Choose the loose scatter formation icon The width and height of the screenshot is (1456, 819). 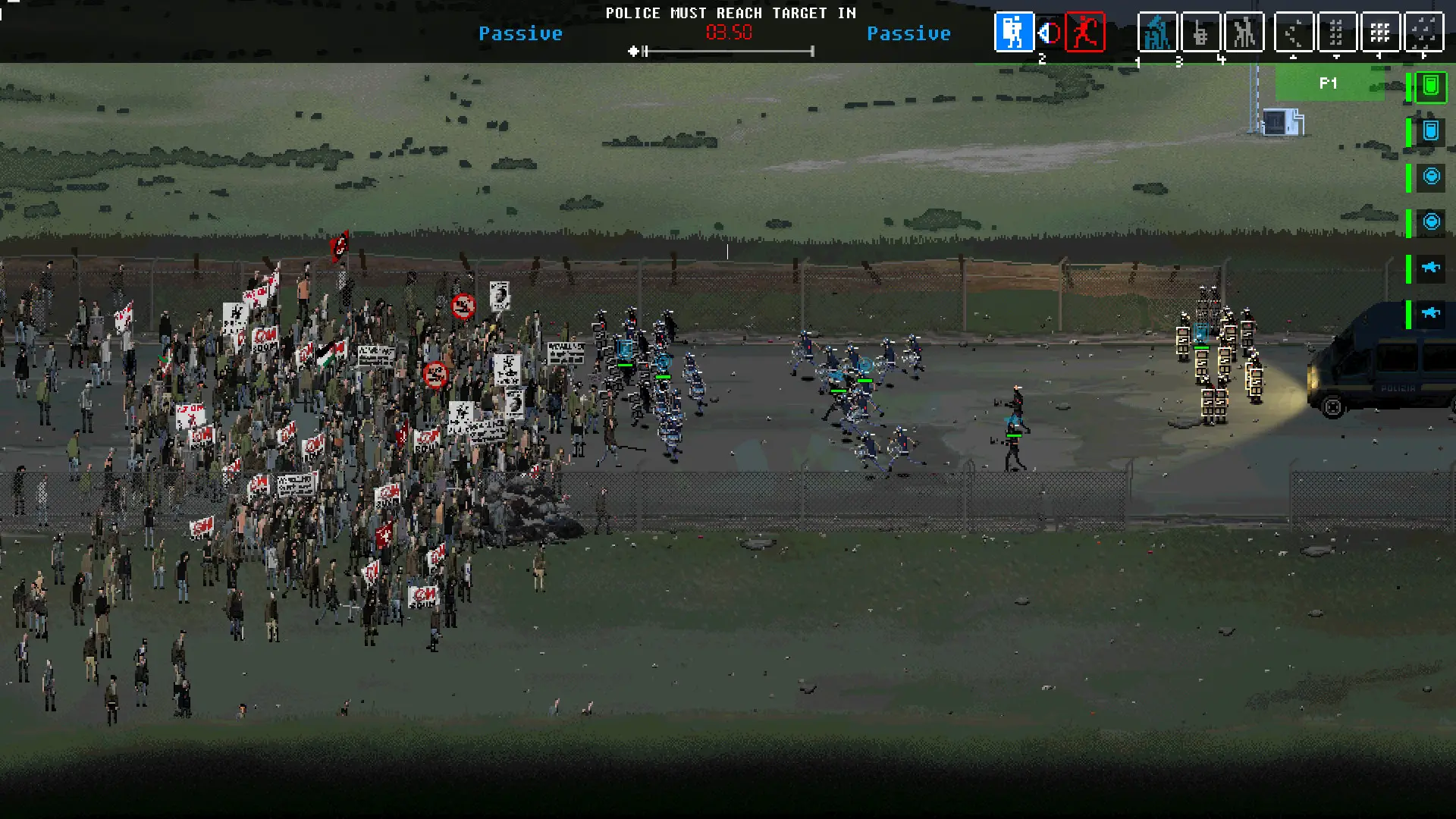tap(1296, 33)
